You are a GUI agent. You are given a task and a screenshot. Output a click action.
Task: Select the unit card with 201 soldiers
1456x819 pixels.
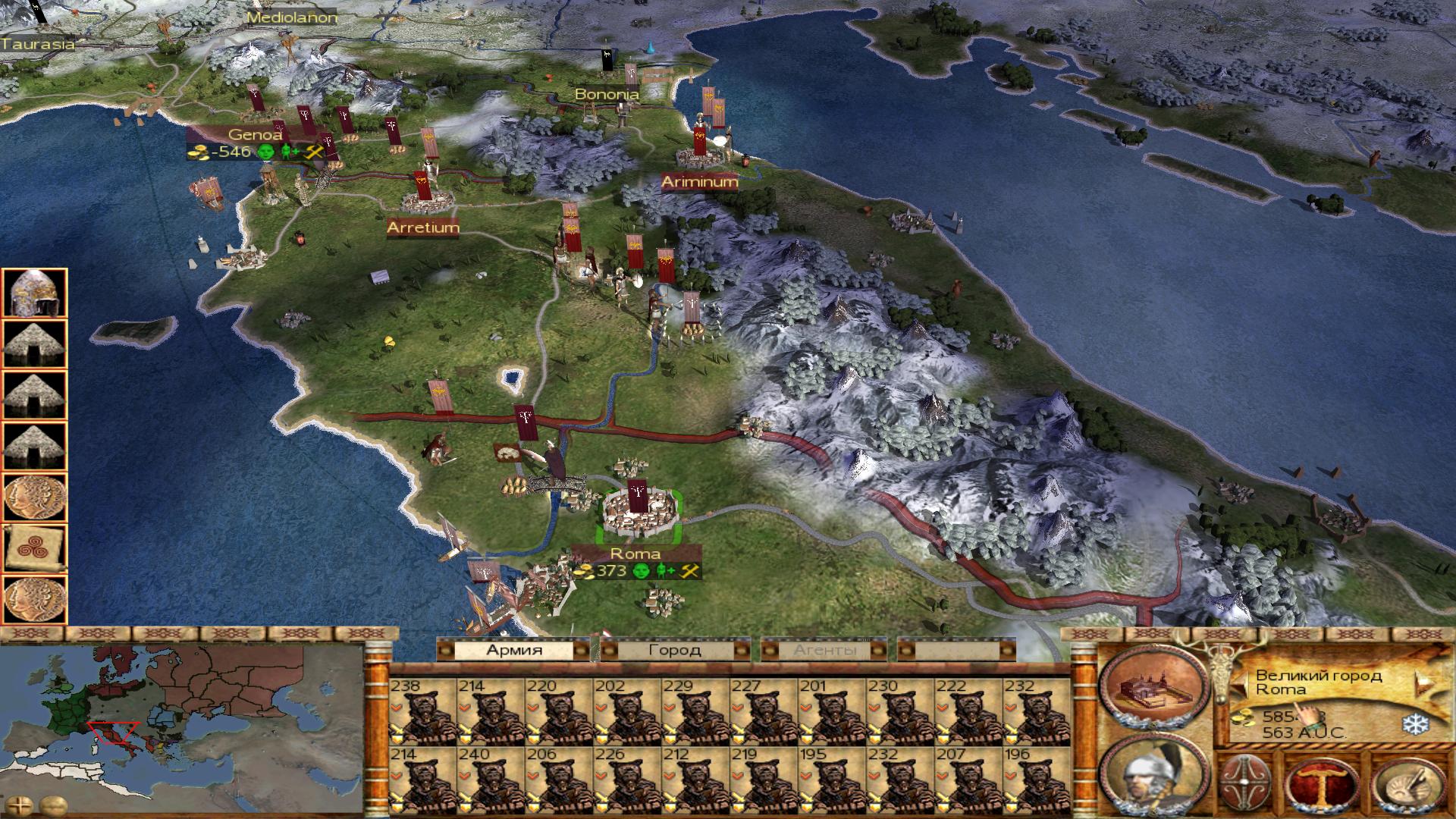[x=832, y=711]
